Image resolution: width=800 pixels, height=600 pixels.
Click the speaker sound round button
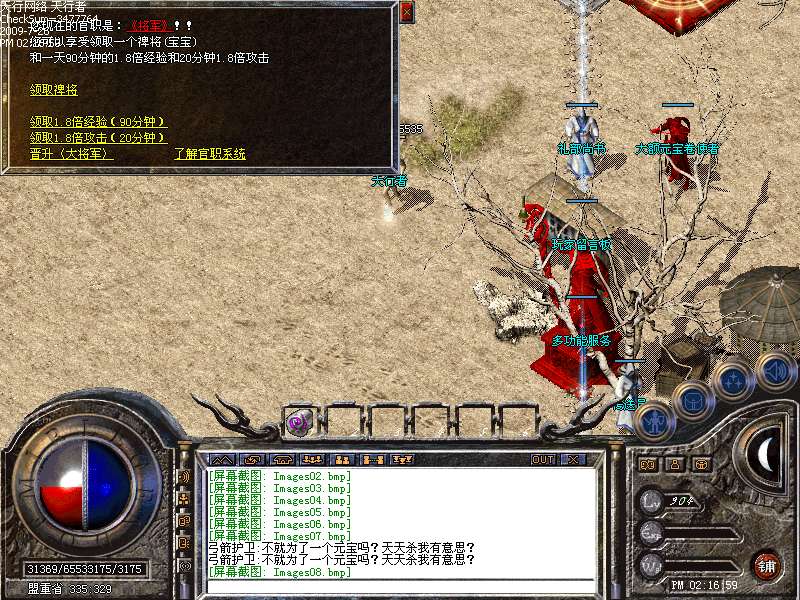tap(774, 370)
